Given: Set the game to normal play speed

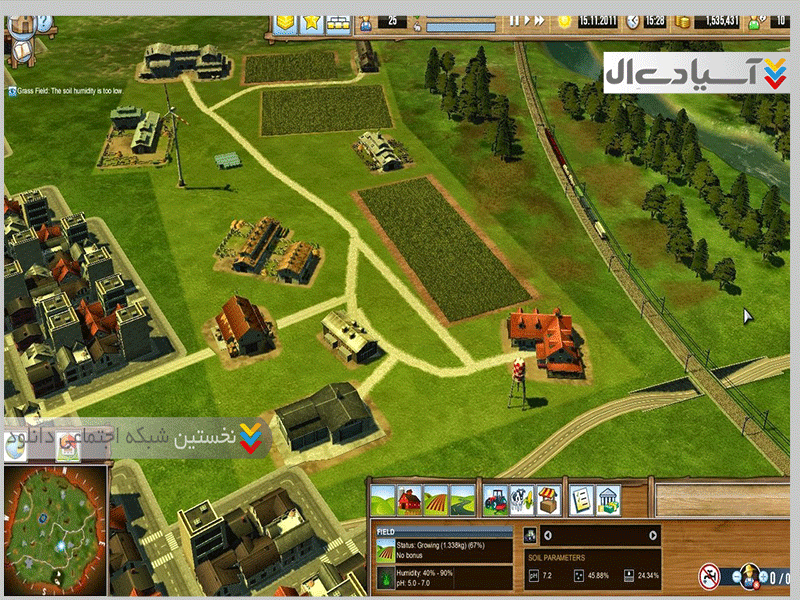Looking at the screenshot, I should point(528,20).
